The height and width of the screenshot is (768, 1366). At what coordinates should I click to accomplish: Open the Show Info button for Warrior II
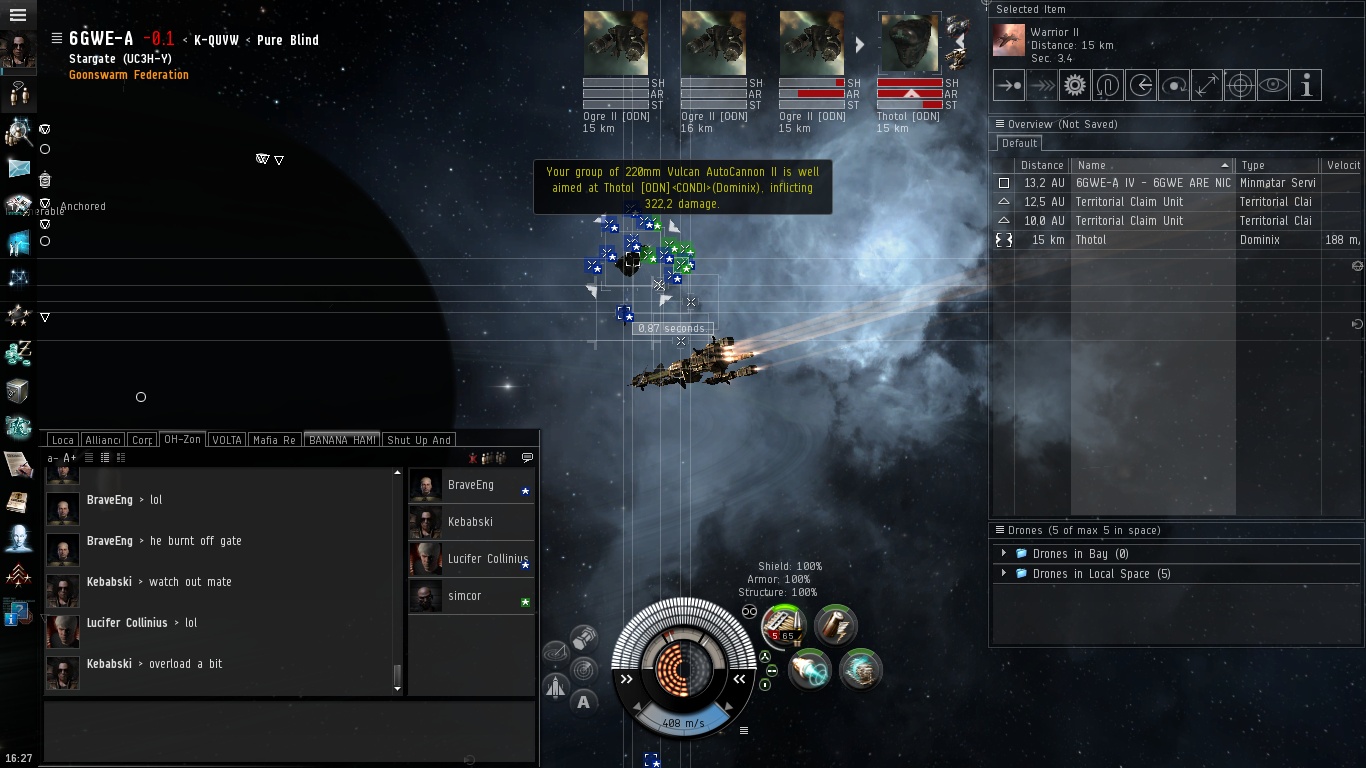pos(1305,86)
